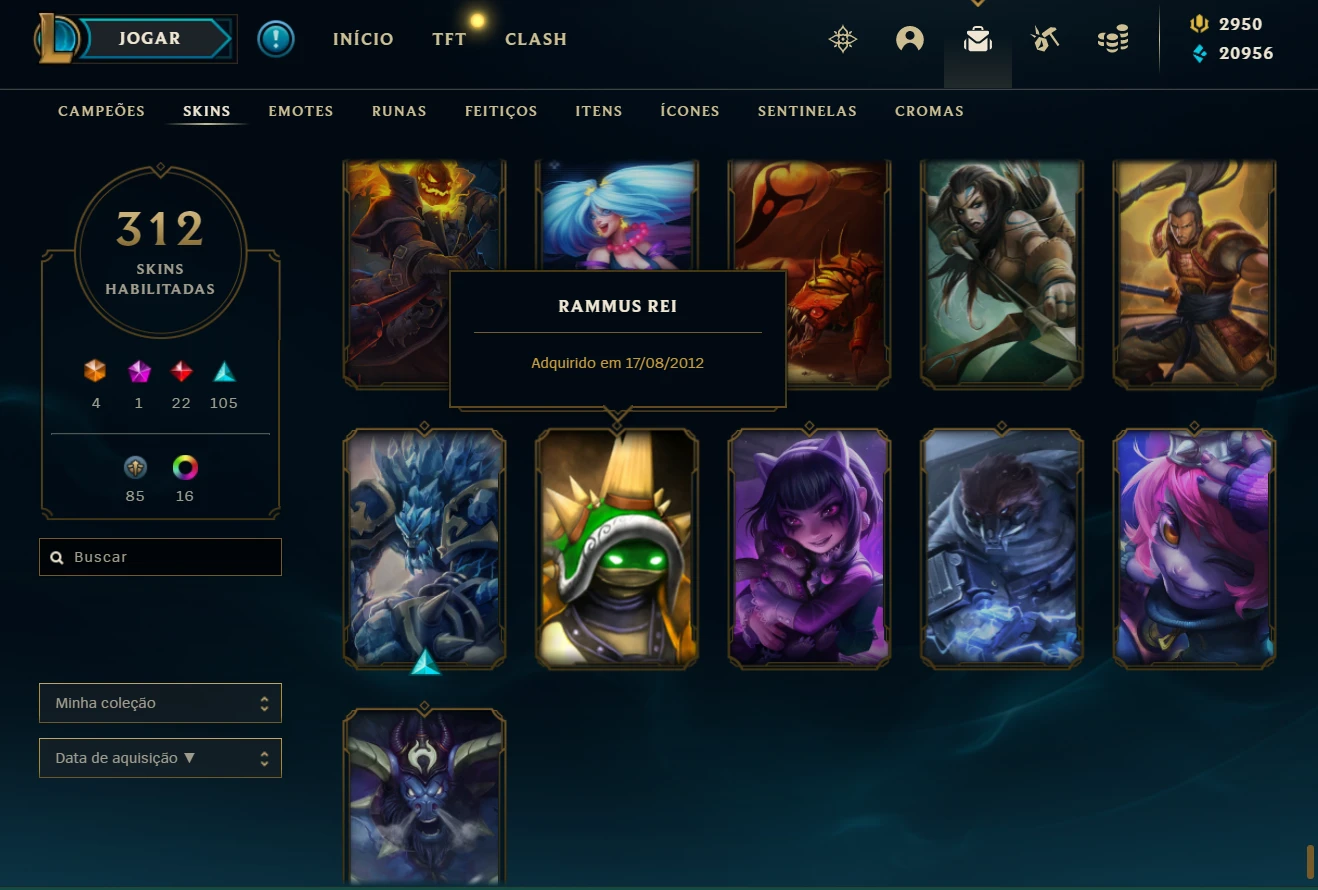Image resolution: width=1318 pixels, height=890 pixels.
Task: Open the CROMAS tab
Action: 929,111
